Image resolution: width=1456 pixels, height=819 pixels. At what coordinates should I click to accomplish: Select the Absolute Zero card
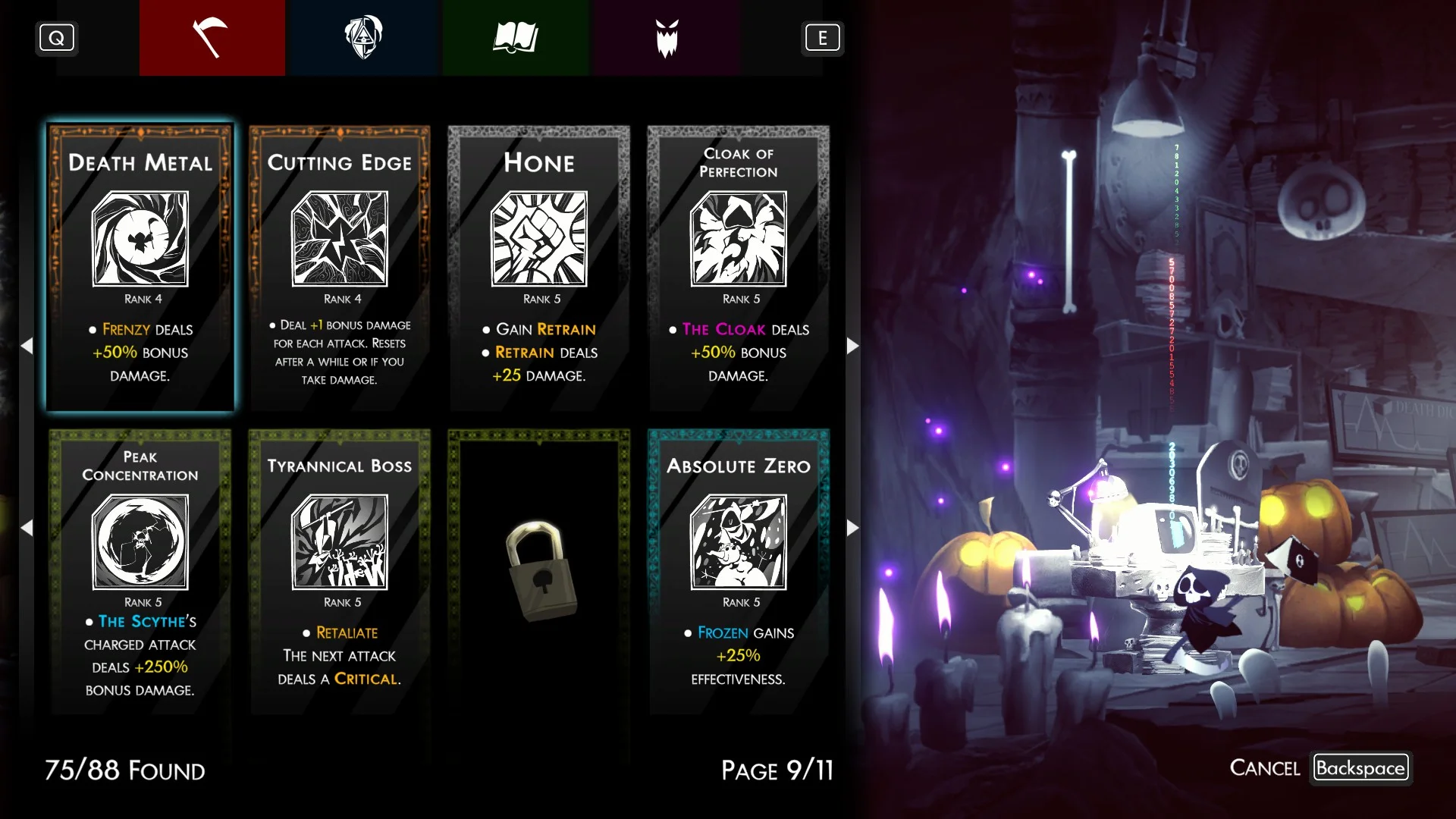click(x=738, y=571)
